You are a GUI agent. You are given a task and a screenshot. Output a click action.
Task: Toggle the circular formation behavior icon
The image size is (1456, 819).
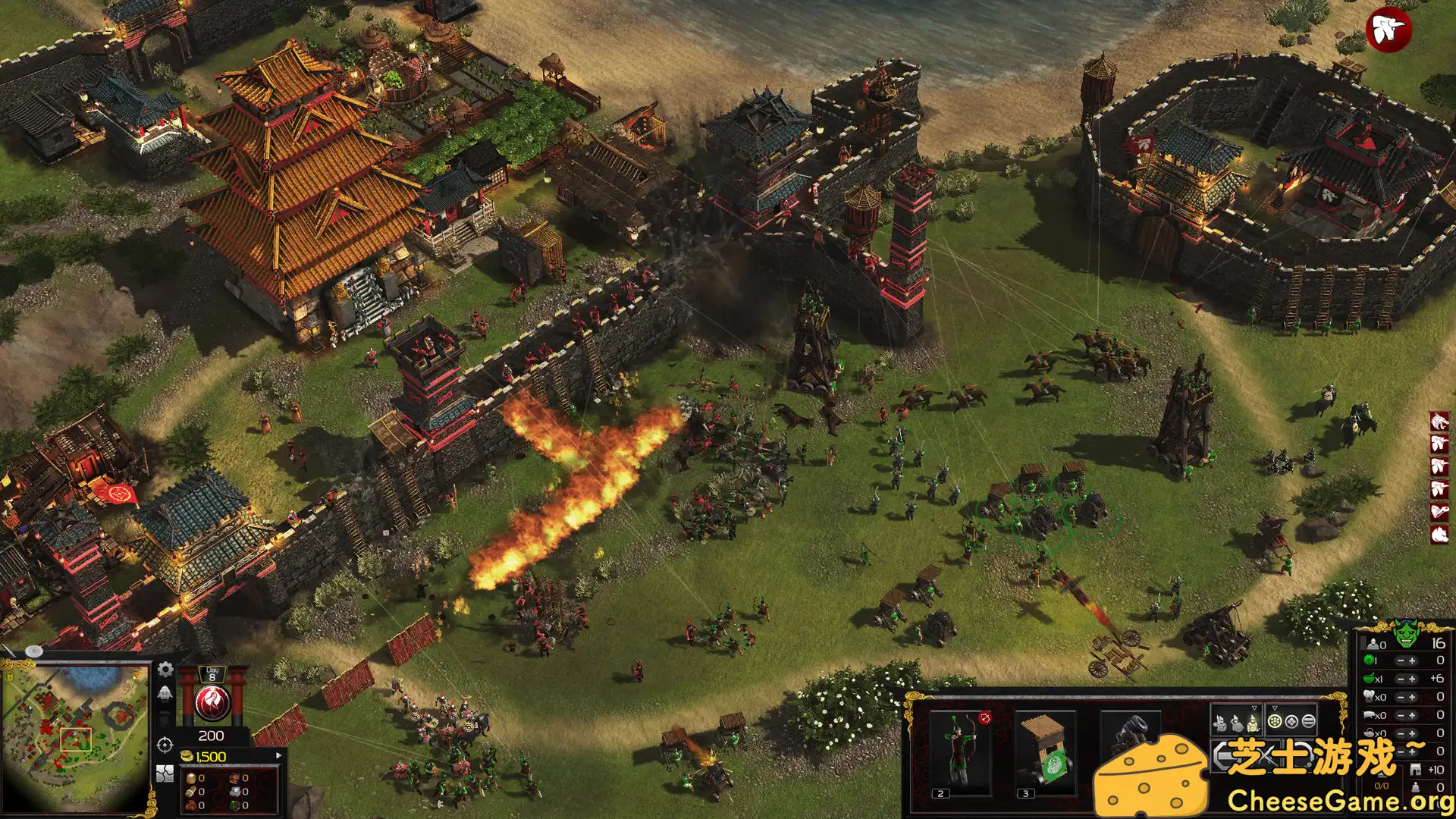coord(1276,721)
